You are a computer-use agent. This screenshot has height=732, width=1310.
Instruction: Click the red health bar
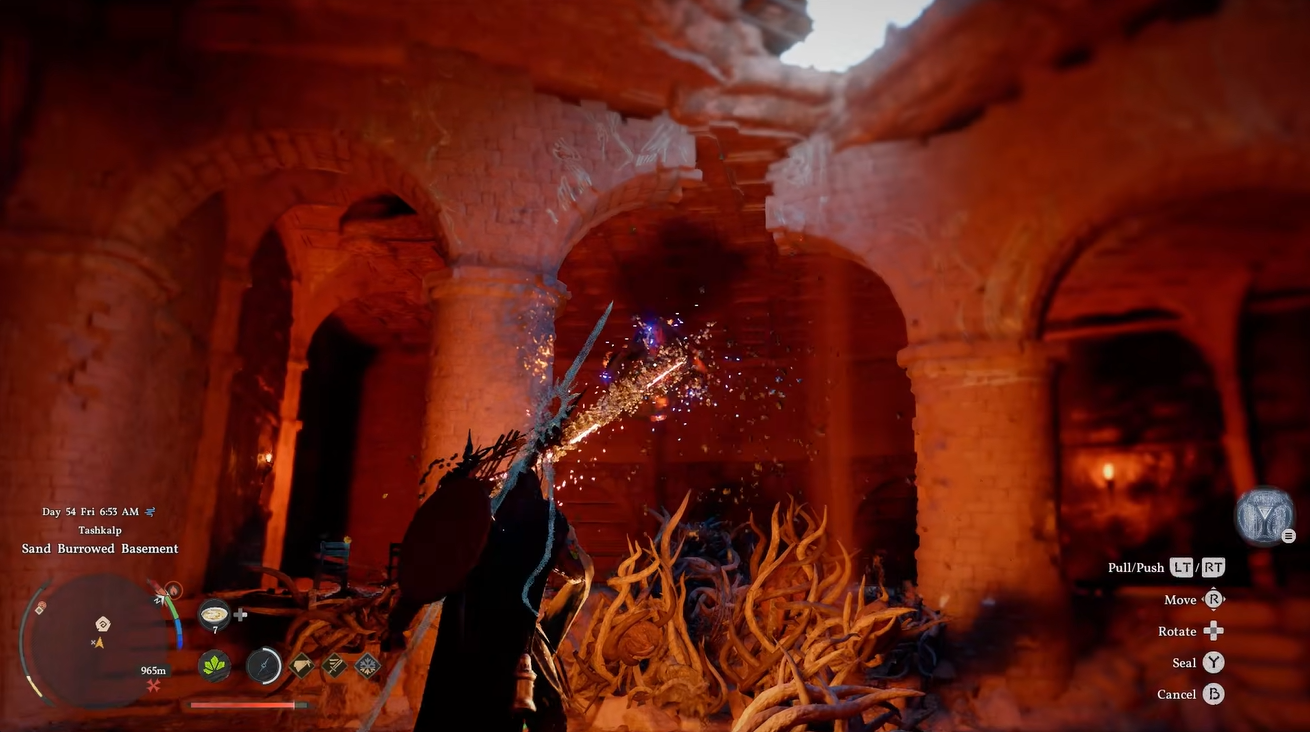point(245,705)
